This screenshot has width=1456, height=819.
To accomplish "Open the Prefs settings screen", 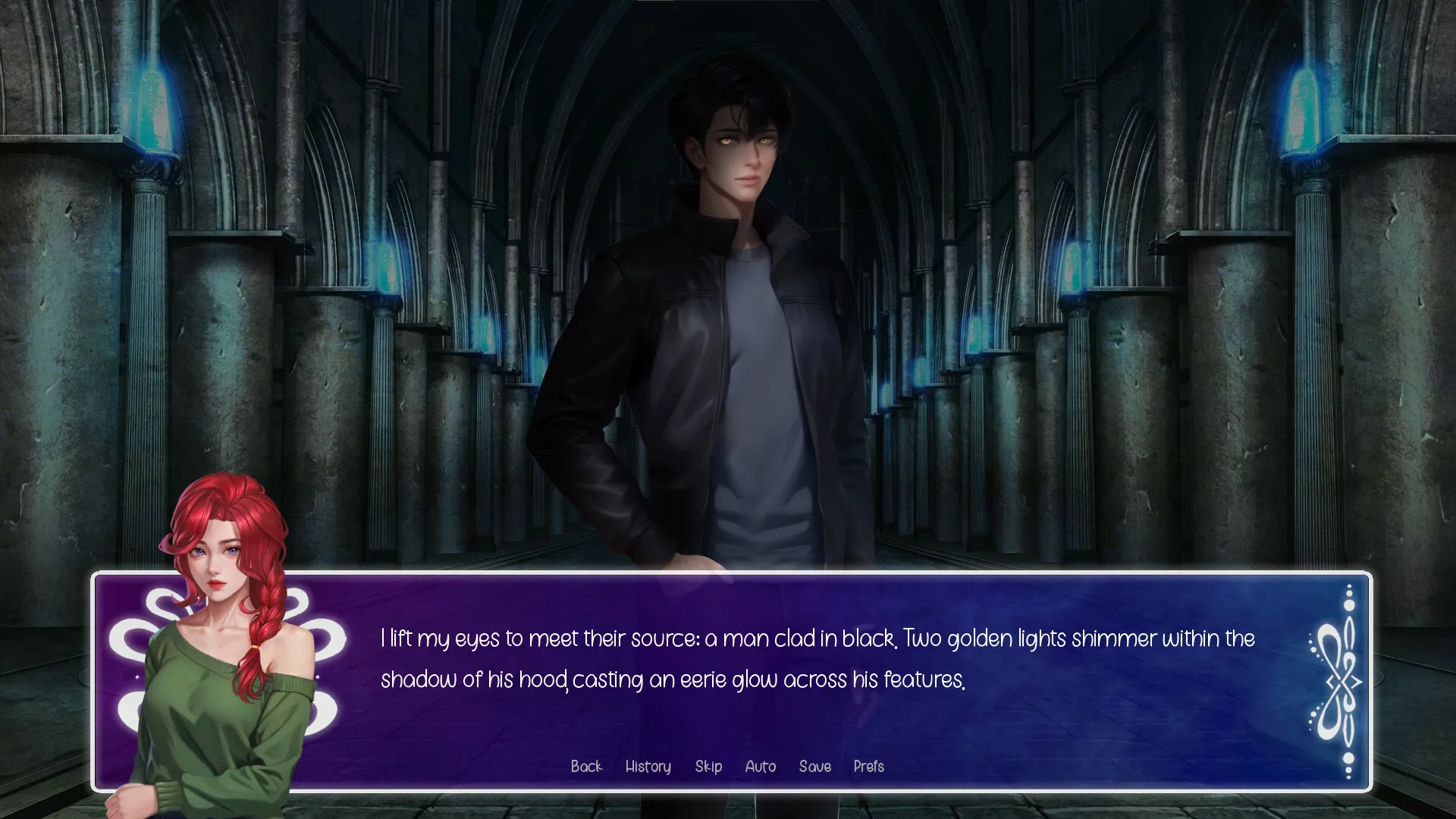I will 868,767.
